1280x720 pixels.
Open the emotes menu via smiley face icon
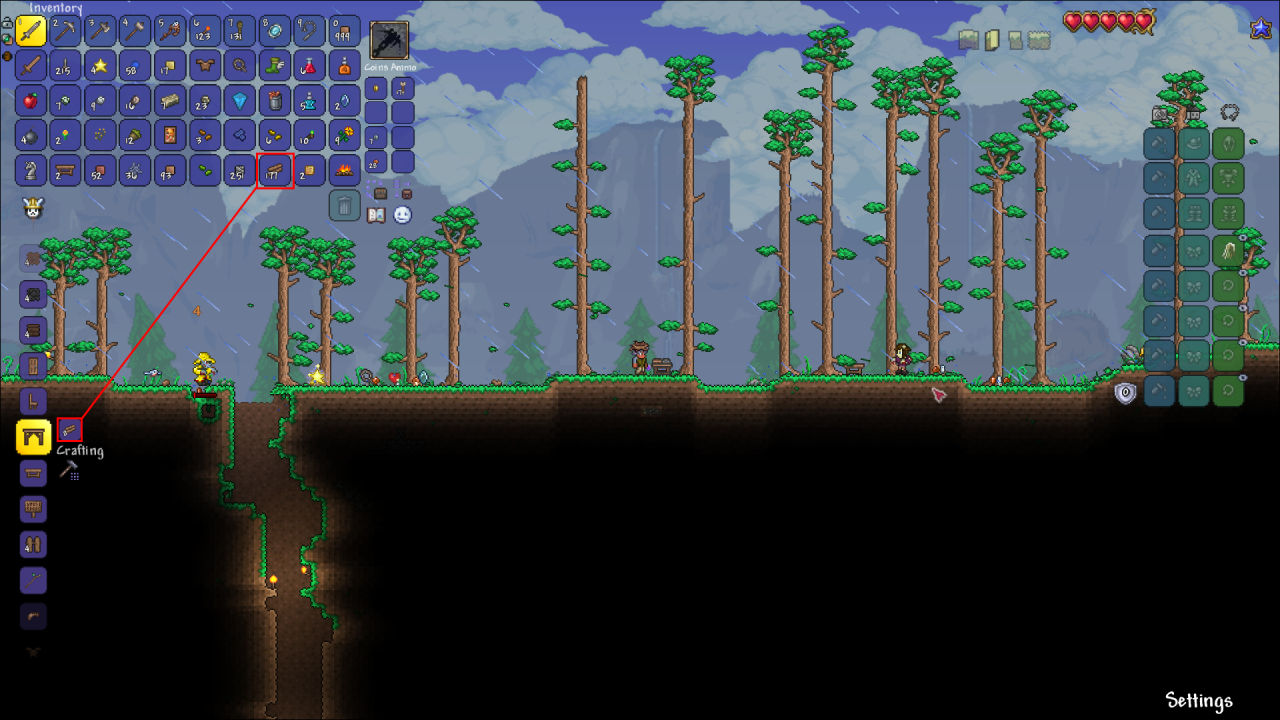(x=401, y=214)
